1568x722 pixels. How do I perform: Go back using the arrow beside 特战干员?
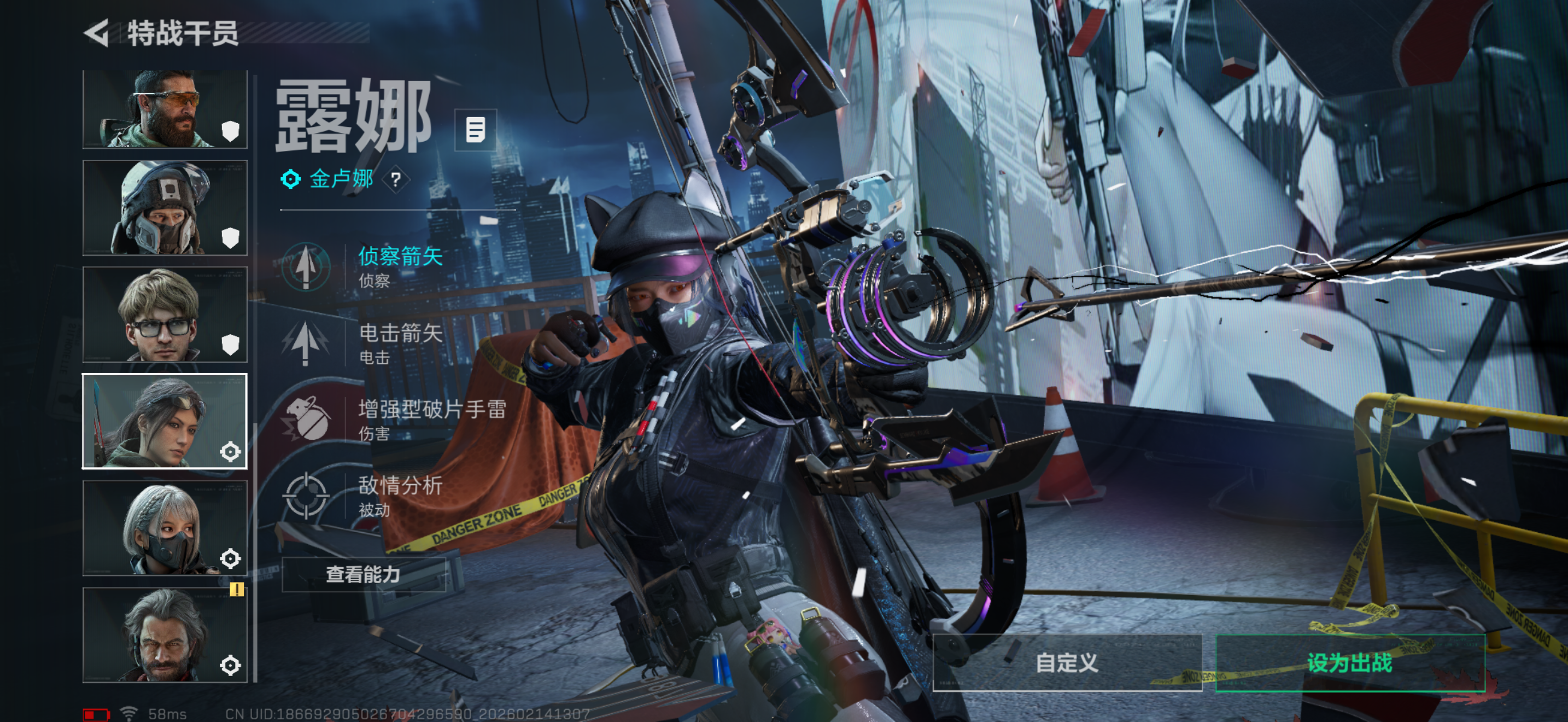[97, 33]
